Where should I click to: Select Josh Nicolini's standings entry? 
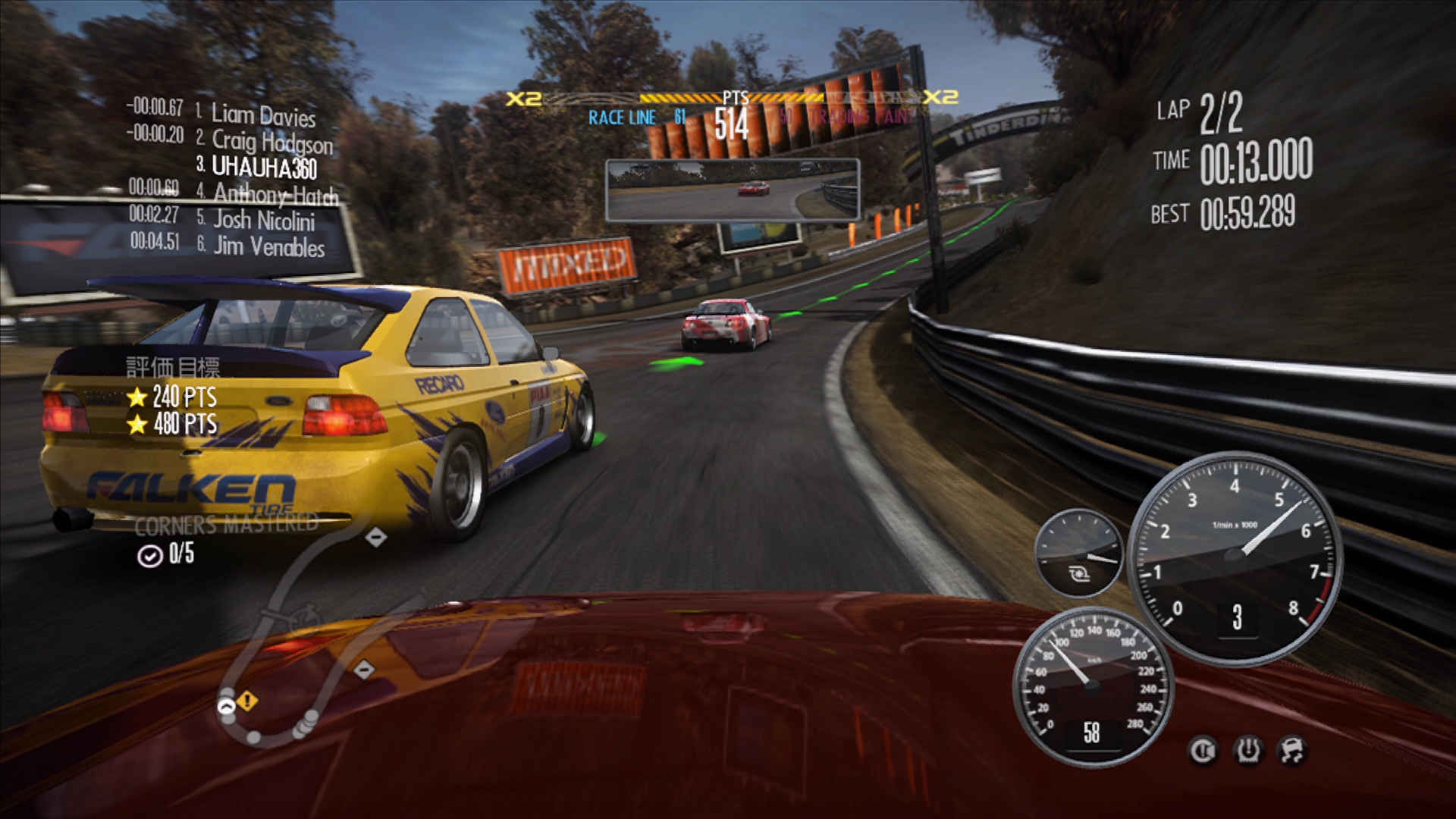(x=263, y=220)
